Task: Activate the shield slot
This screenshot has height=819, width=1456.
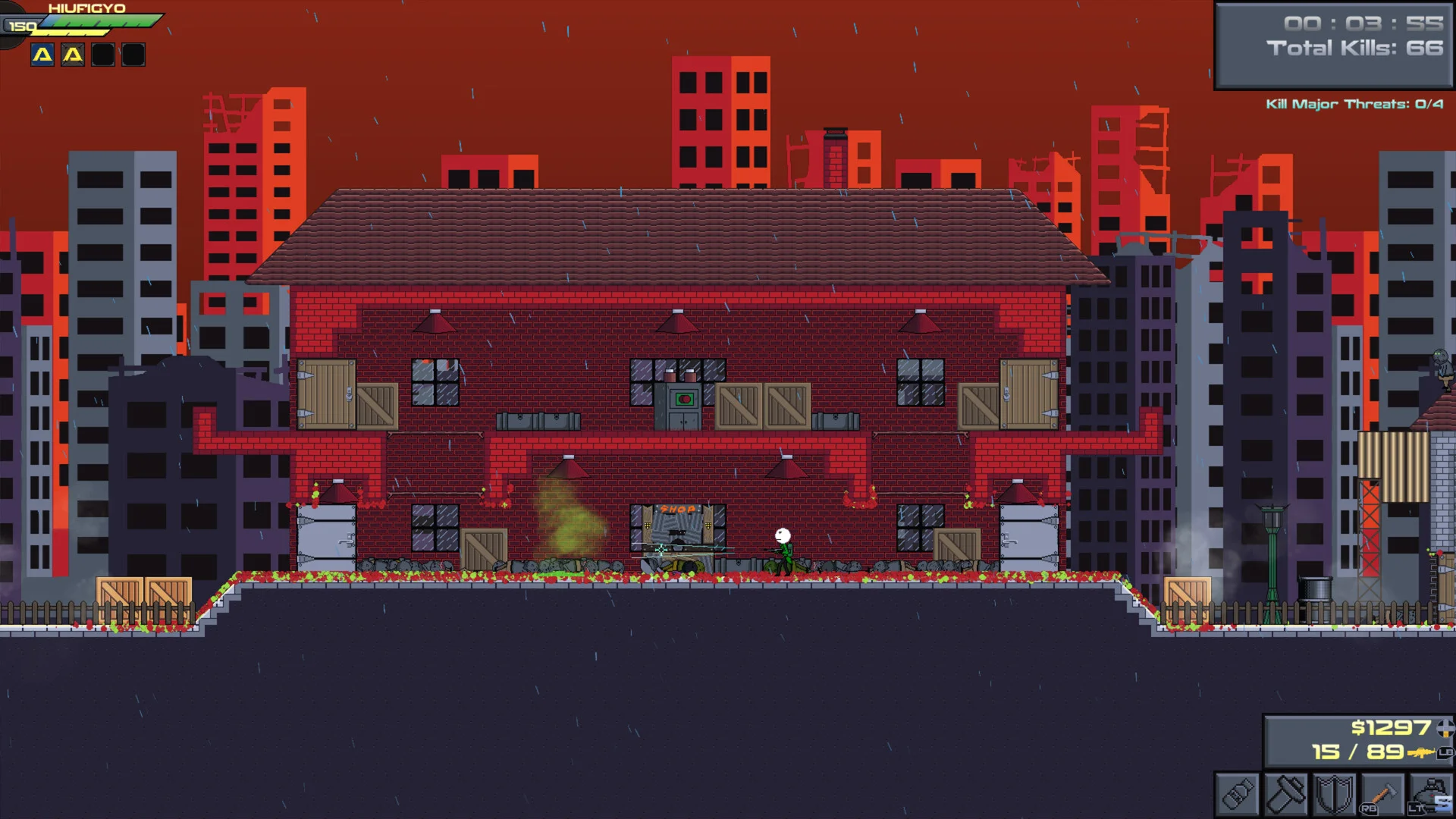Action: [x=1334, y=795]
